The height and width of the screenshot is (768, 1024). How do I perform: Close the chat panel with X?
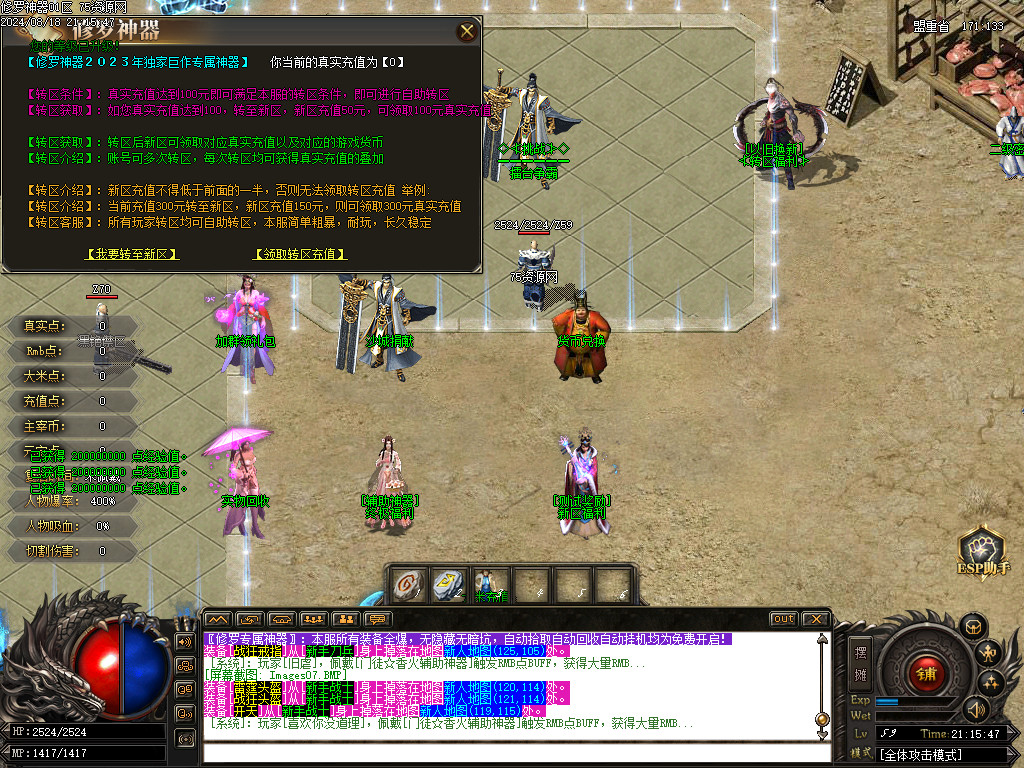point(815,619)
